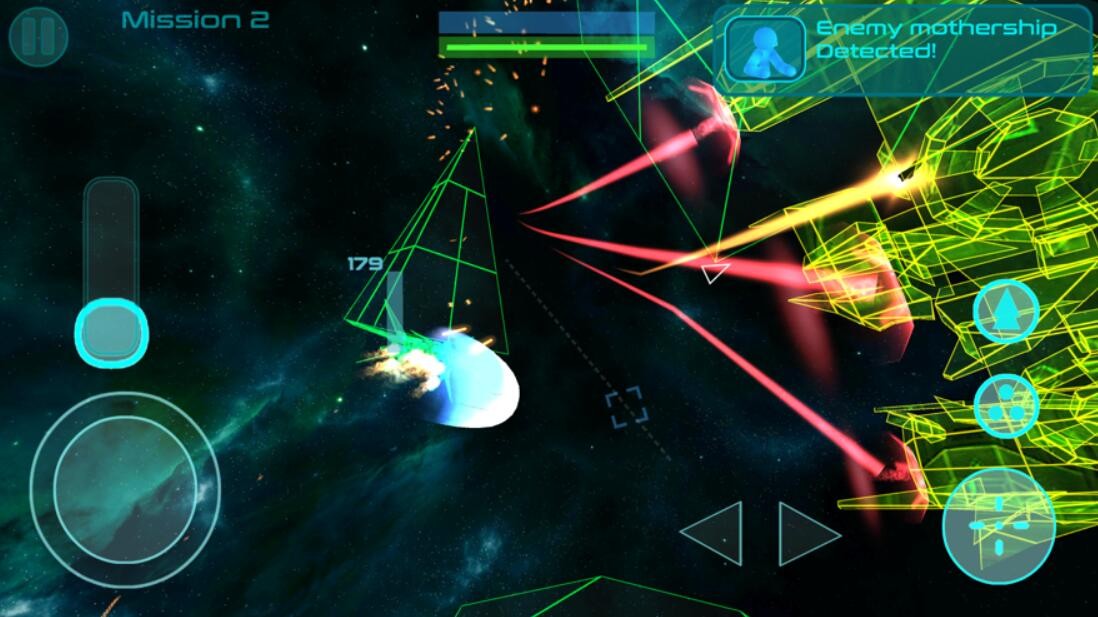This screenshot has width=1098, height=617.
Task: Fire weapons with the crosshair button
Action: click(x=998, y=525)
